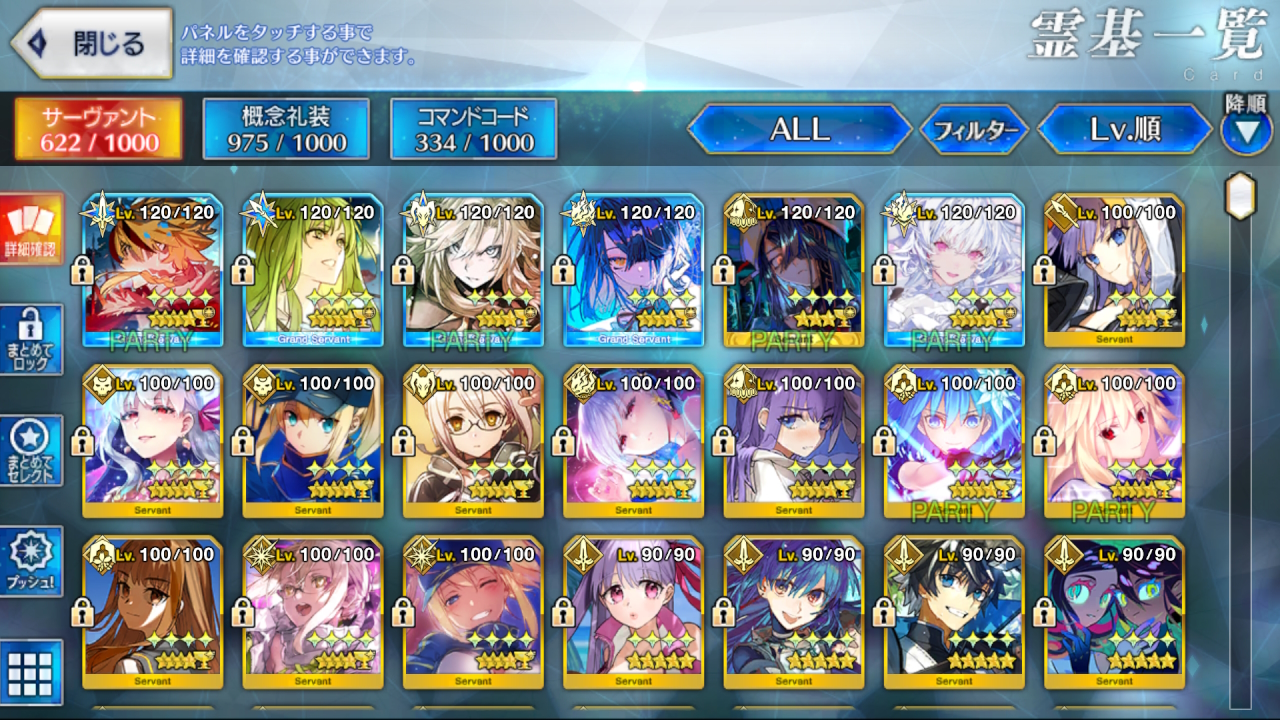Toggle the grid layout view button
1280x720 pixels.
click(x=31, y=671)
